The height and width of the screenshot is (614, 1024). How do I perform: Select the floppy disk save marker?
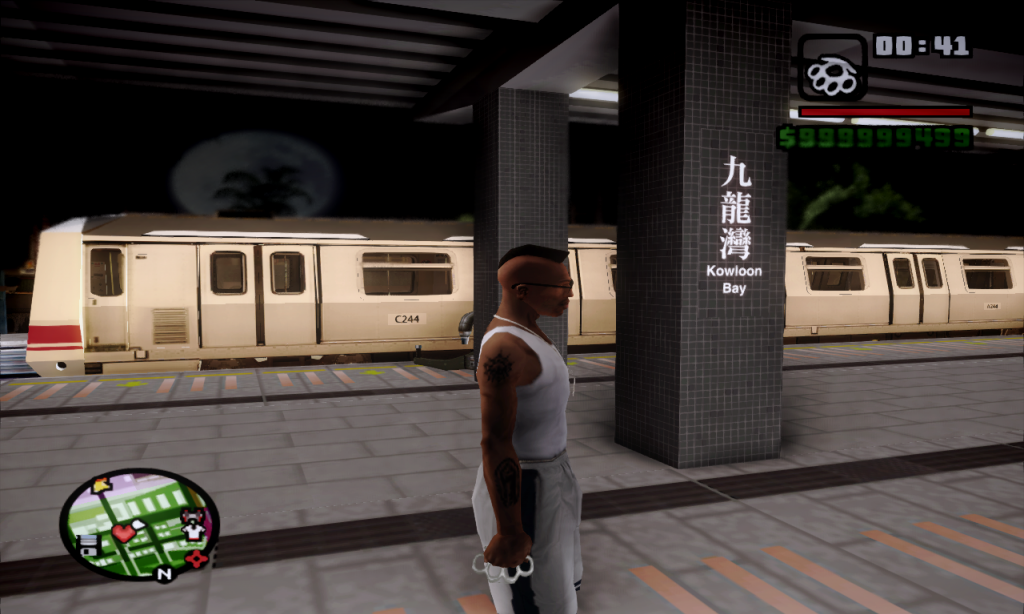pos(88,545)
